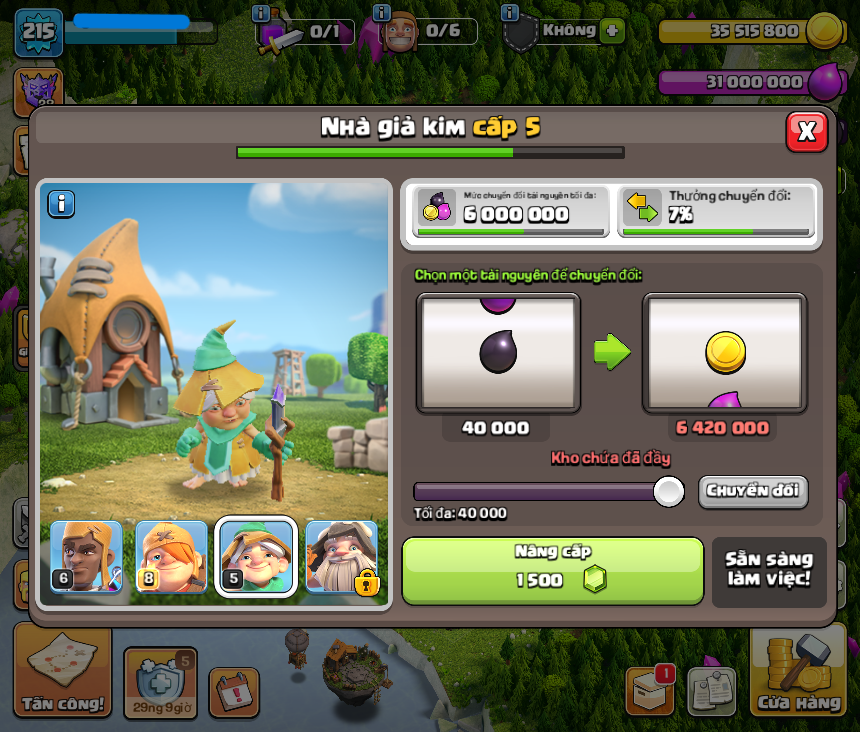Open the calendar events icon

pos(234,691)
